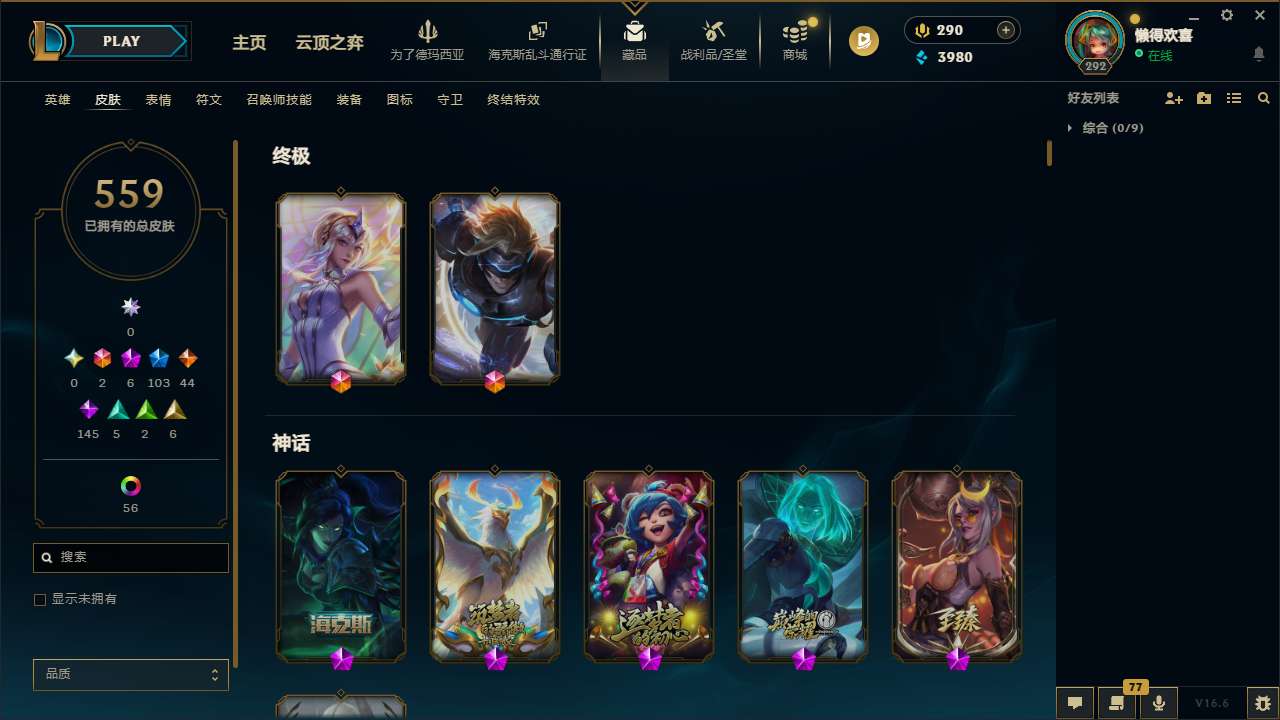Enable the 显示未拥有 checkbox
This screenshot has height=720, width=1280.
40,599
